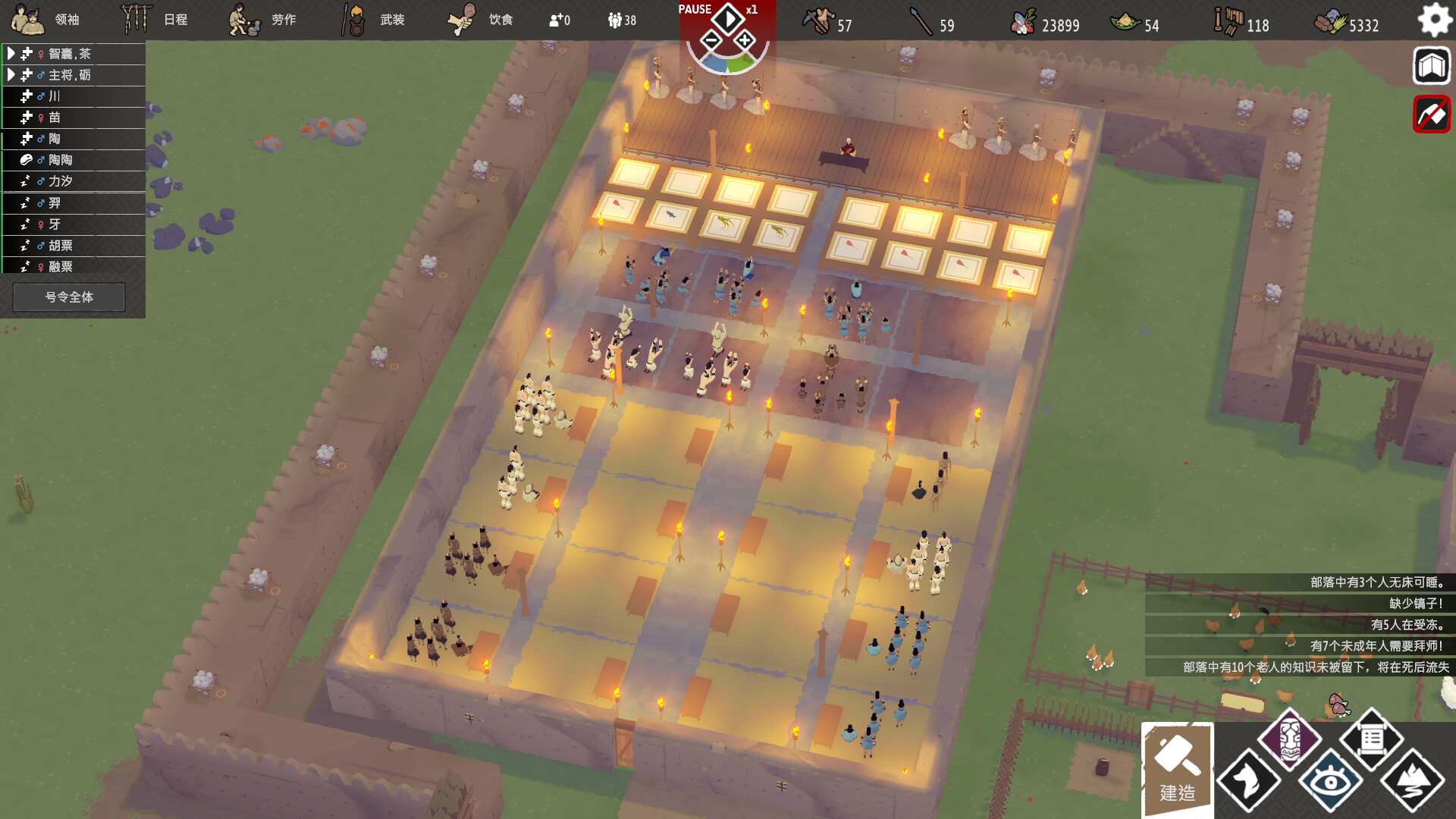Toggle the play/pause diamond button

(727, 18)
